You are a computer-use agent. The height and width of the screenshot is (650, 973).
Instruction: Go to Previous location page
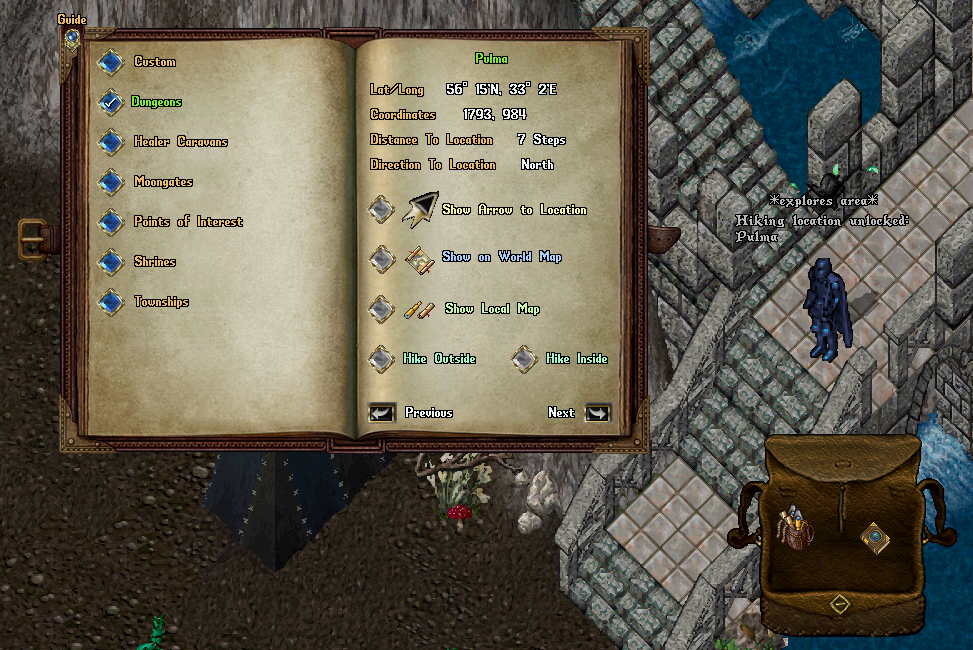pyautogui.click(x=382, y=412)
